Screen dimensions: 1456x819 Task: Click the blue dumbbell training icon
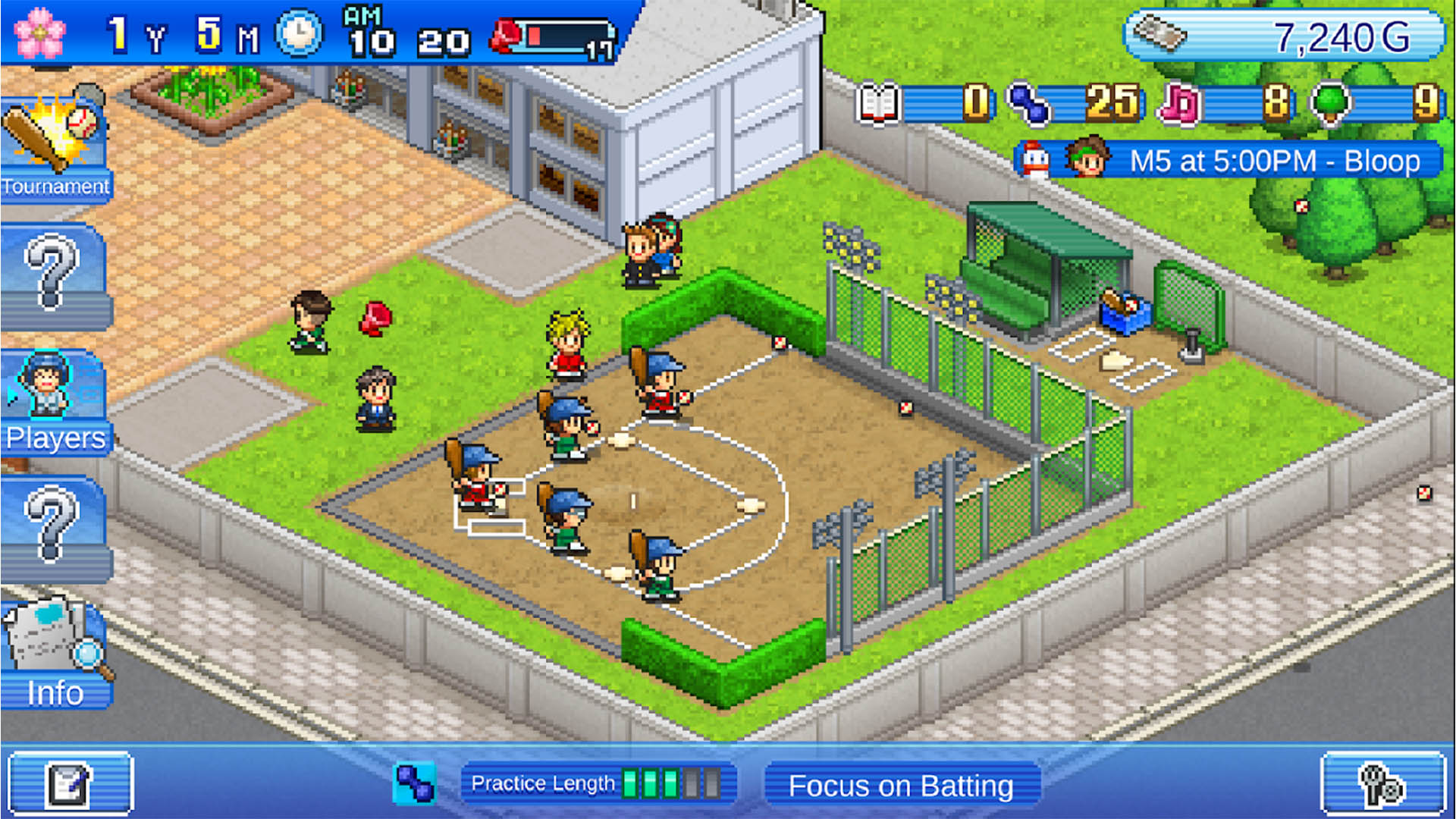414,784
